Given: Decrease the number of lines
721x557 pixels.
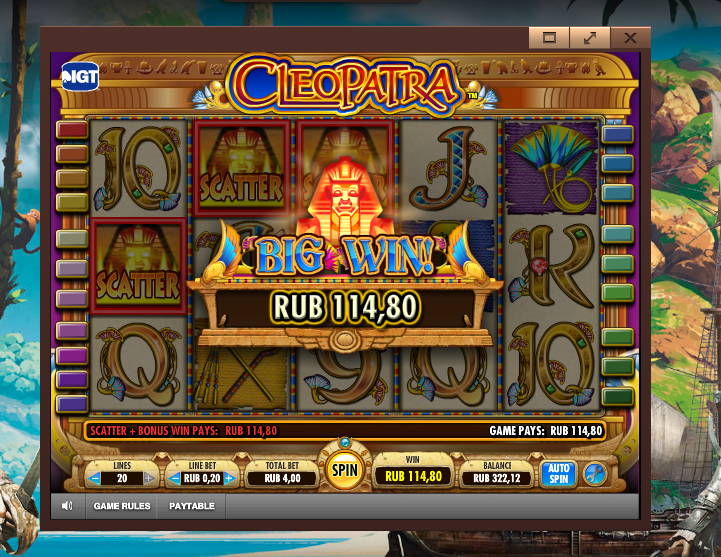Looking at the screenshot, I should (95, 478).
